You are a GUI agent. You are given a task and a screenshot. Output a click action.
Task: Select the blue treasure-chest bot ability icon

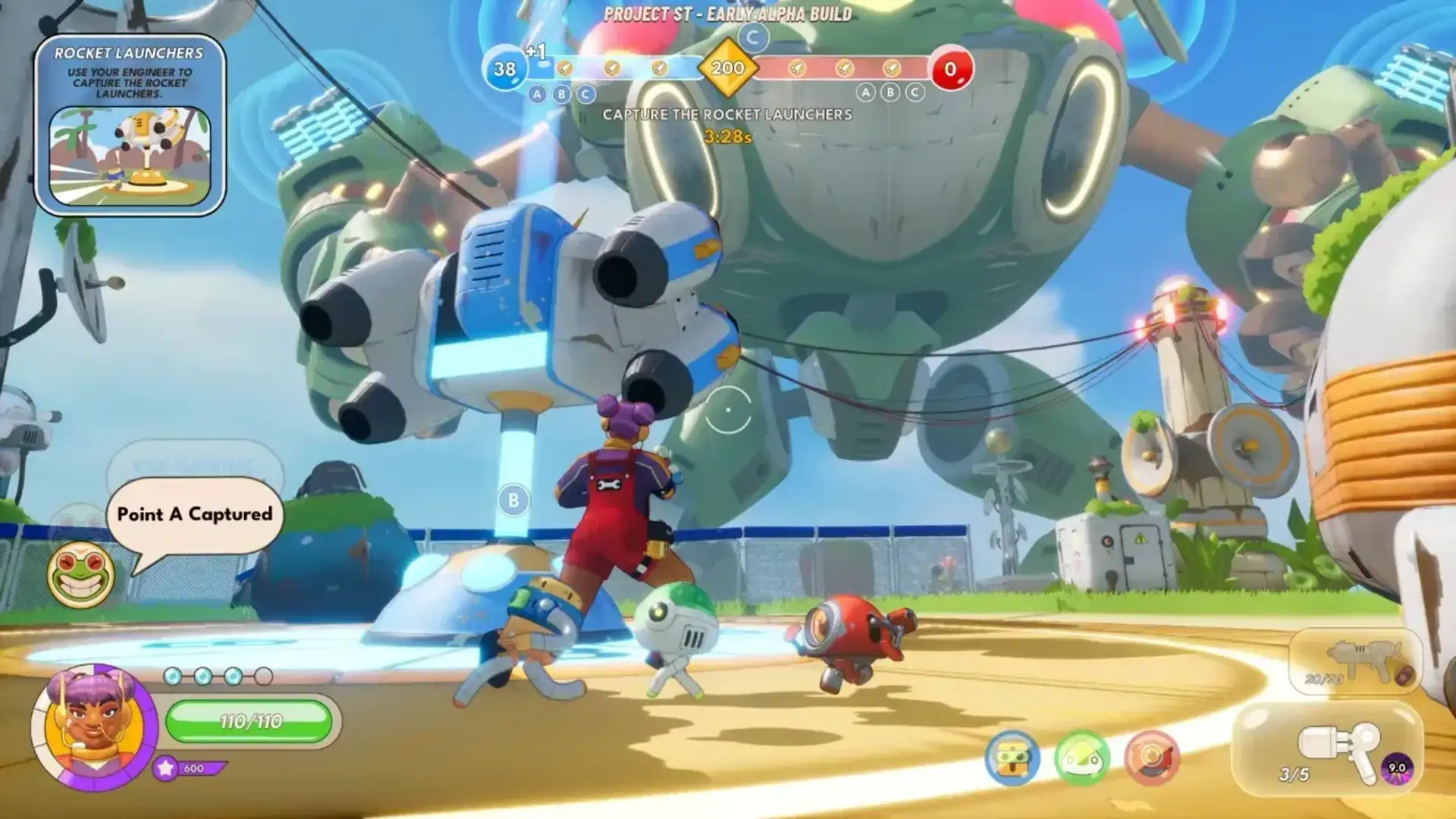tap(1012, 758)
